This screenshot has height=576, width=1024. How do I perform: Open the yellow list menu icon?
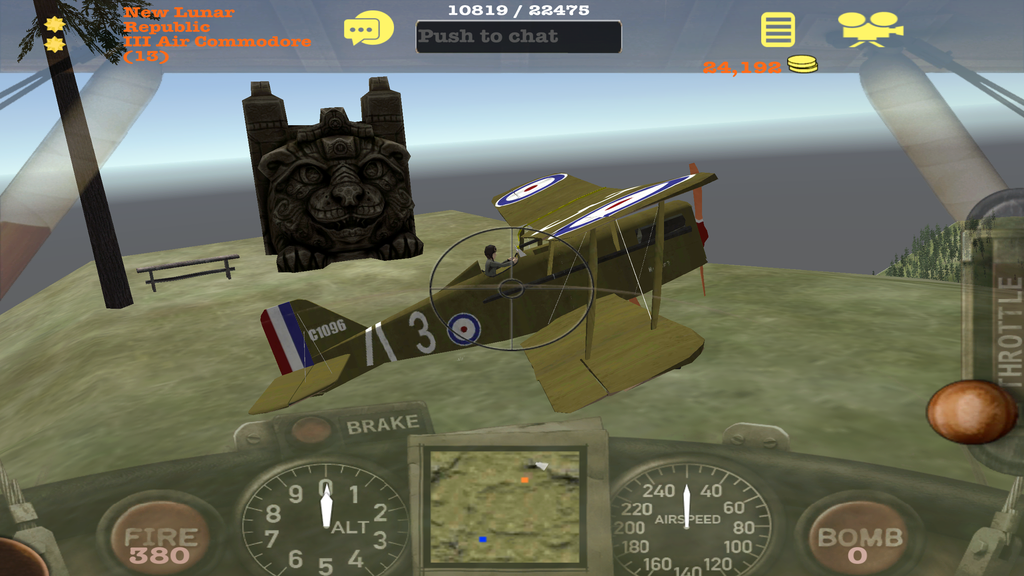click(778, 29)
